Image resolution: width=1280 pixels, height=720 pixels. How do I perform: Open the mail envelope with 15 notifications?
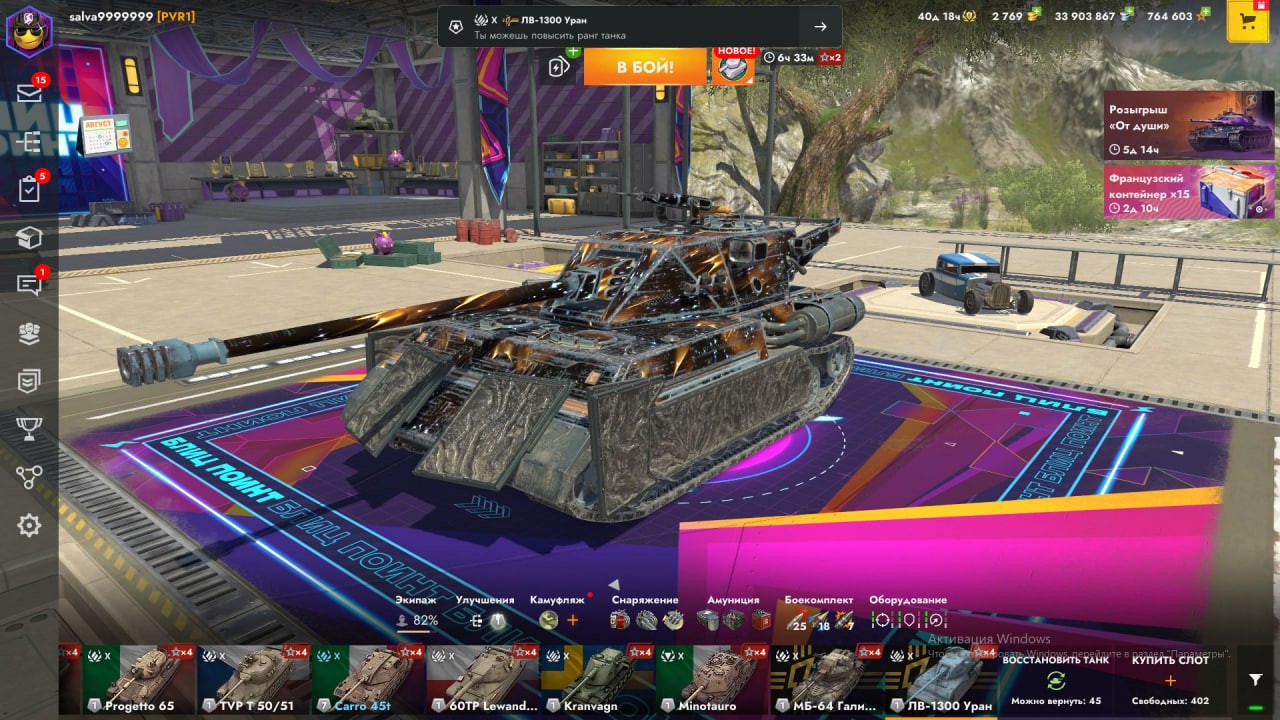29,93
